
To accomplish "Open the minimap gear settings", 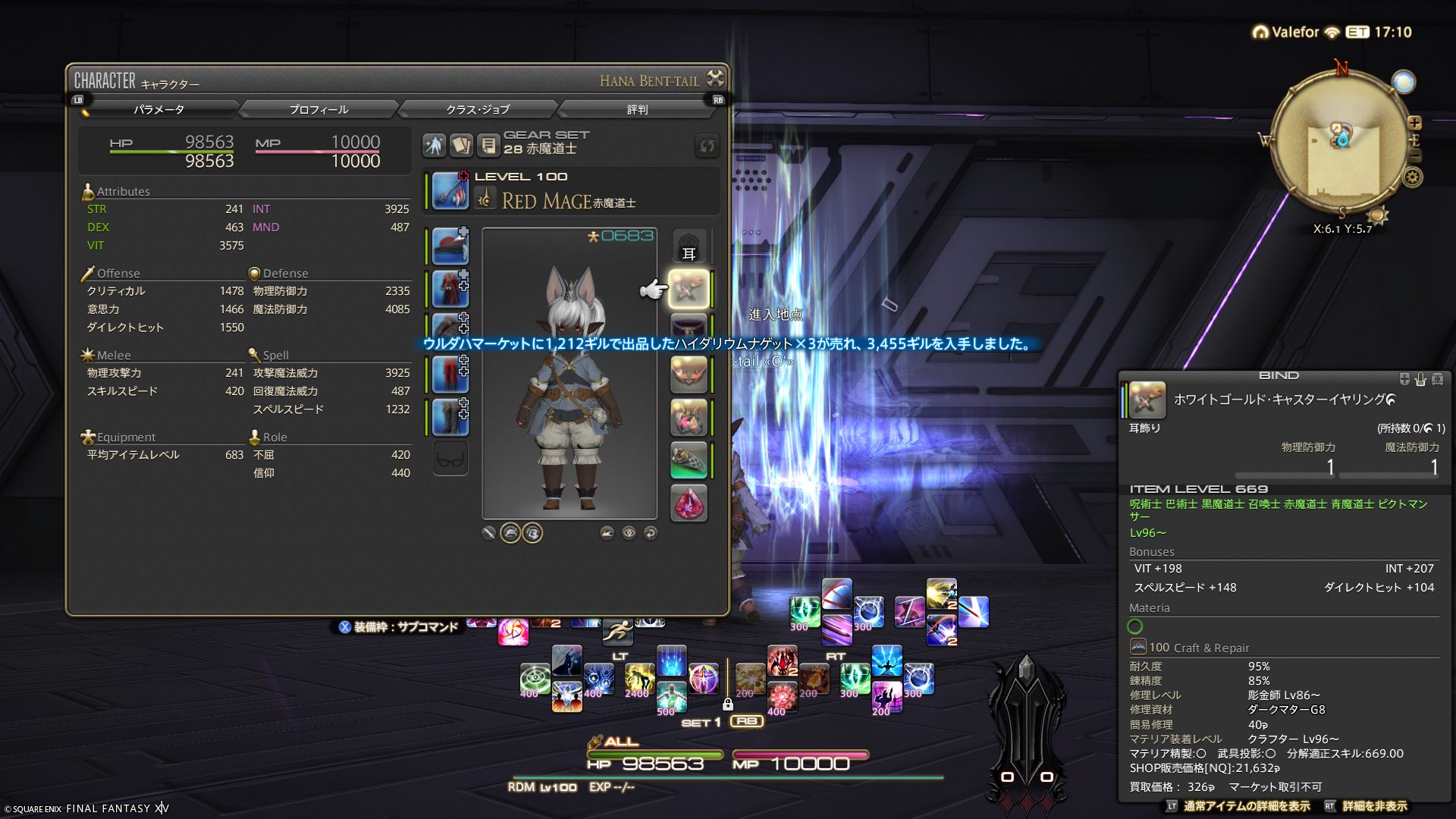I will pyautogui.click(x=1413, y=177).
